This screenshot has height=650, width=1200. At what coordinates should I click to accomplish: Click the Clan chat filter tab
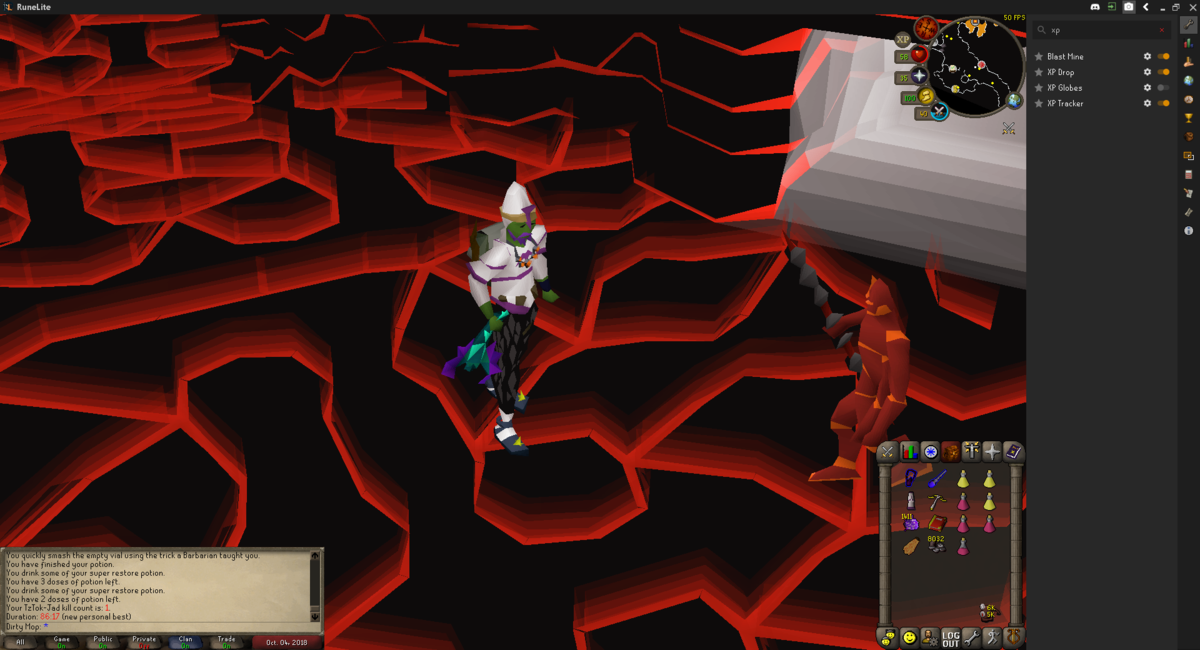pyautogui.click(x=185, y=641)
